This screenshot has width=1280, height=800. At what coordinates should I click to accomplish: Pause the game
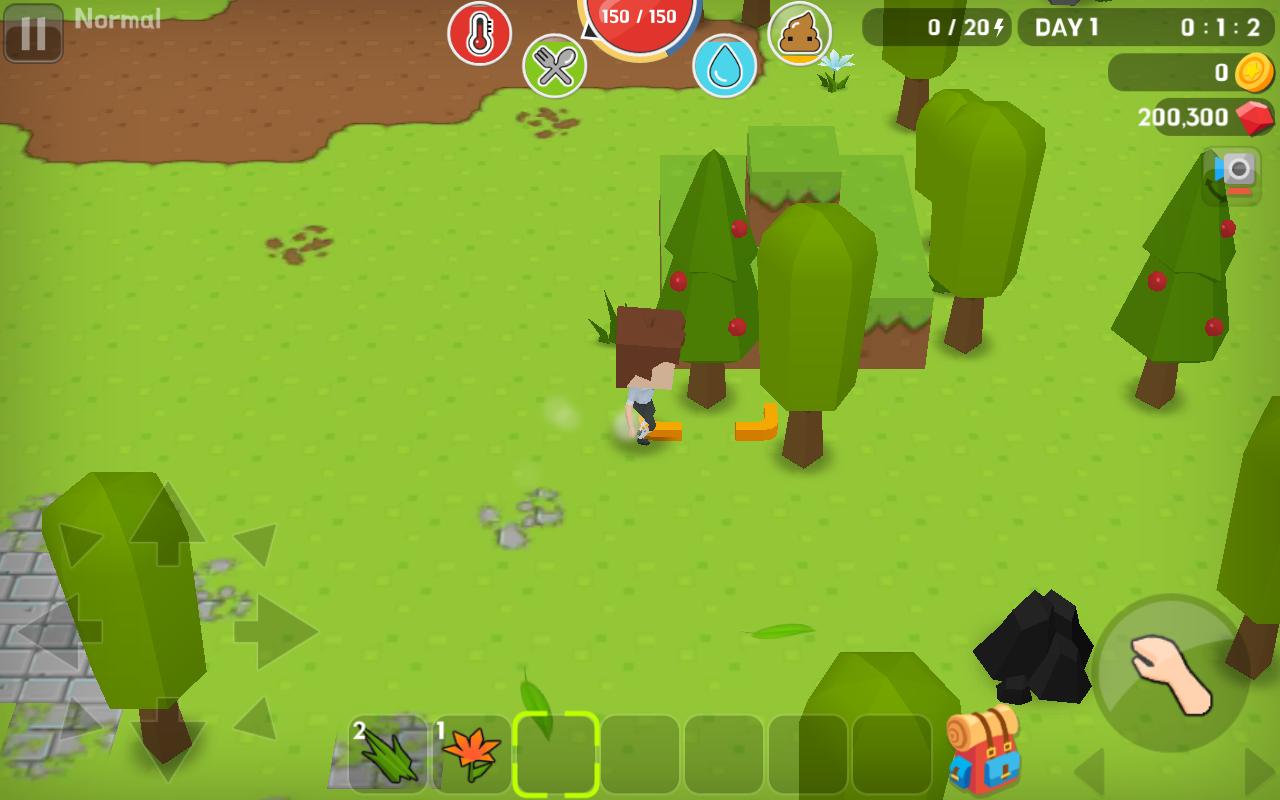(x=33, y=35)
